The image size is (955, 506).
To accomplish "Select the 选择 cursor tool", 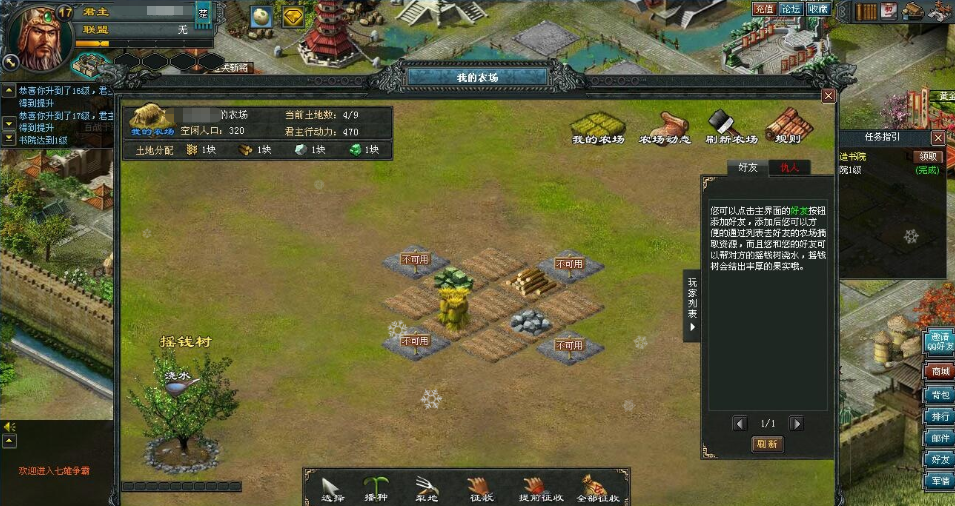I will coord(333,487).
